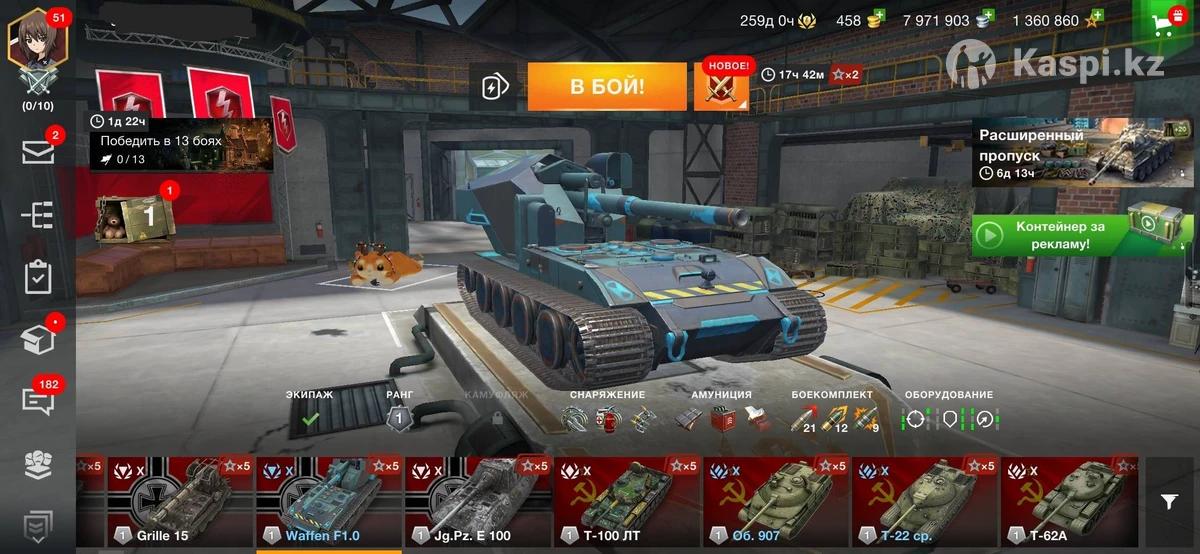This screenshot has width=1200, height=554.
Task: Start battle with the В БОЙ! button
Action: pyautogui.click(x=607, y=87)
